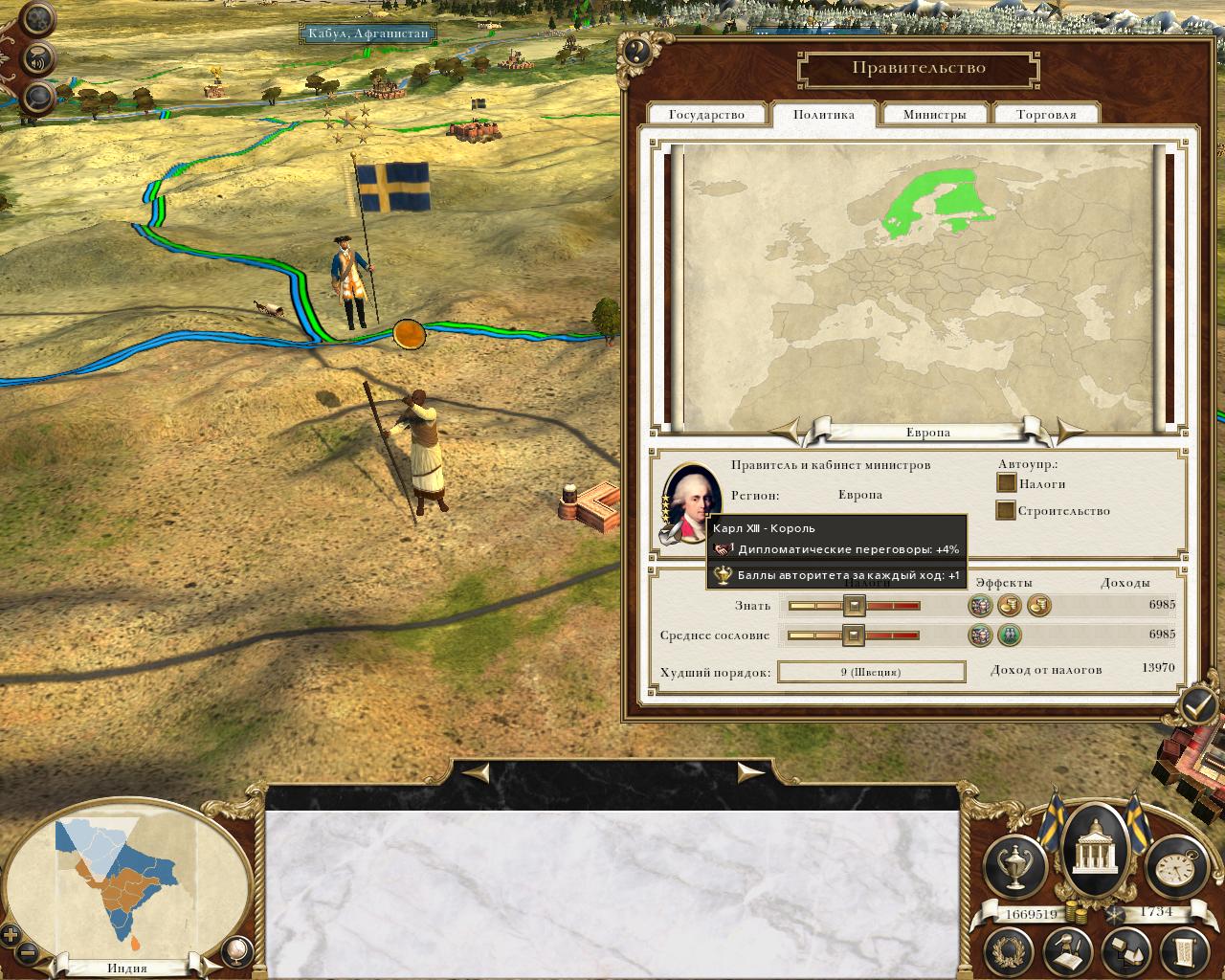The height and width of the screenshot is (980, 1225).
Task: Open the world globe view button
Action: [x=235, y=950]
